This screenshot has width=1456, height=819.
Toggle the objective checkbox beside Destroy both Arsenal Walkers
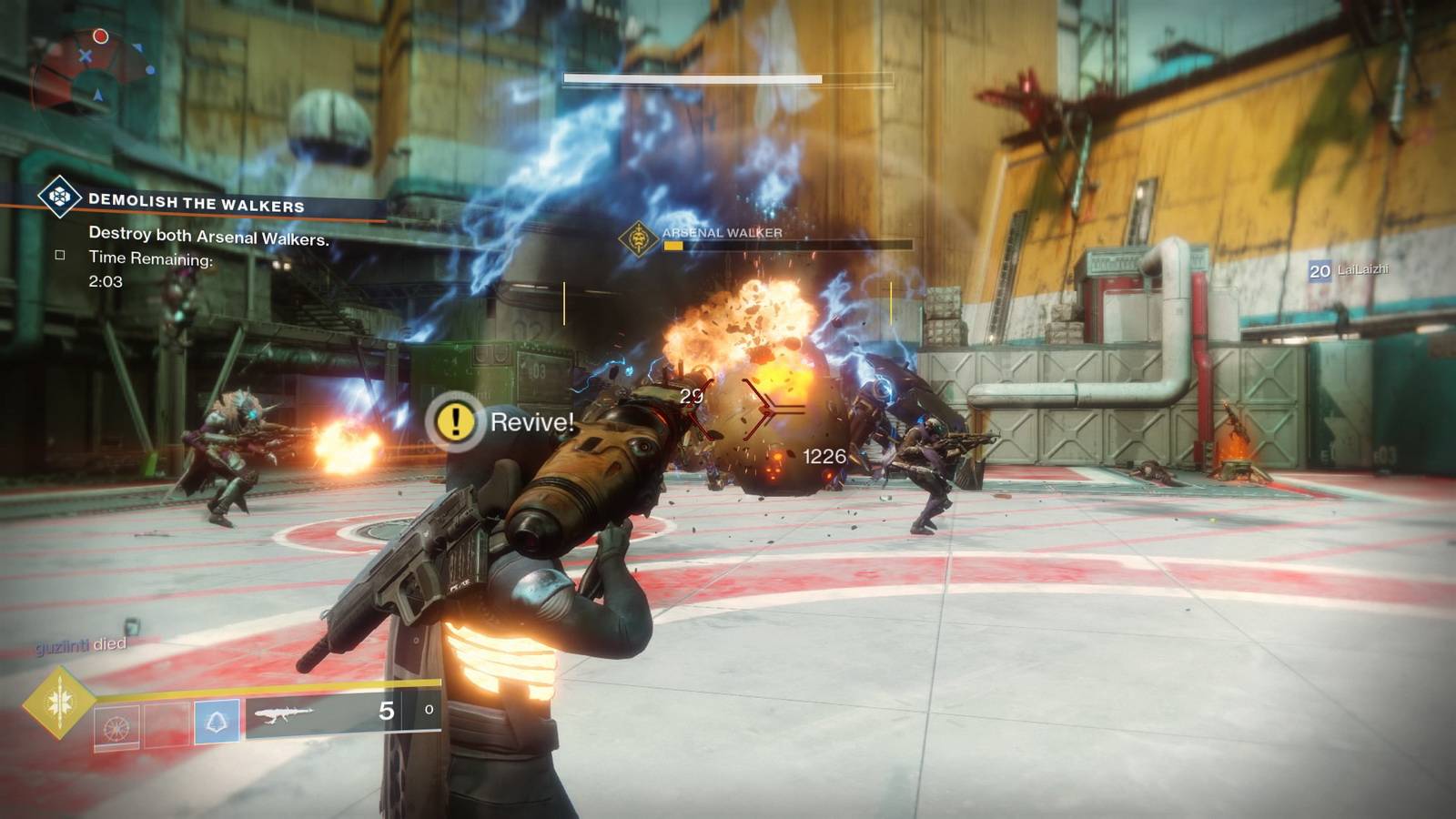coord(60,256)
